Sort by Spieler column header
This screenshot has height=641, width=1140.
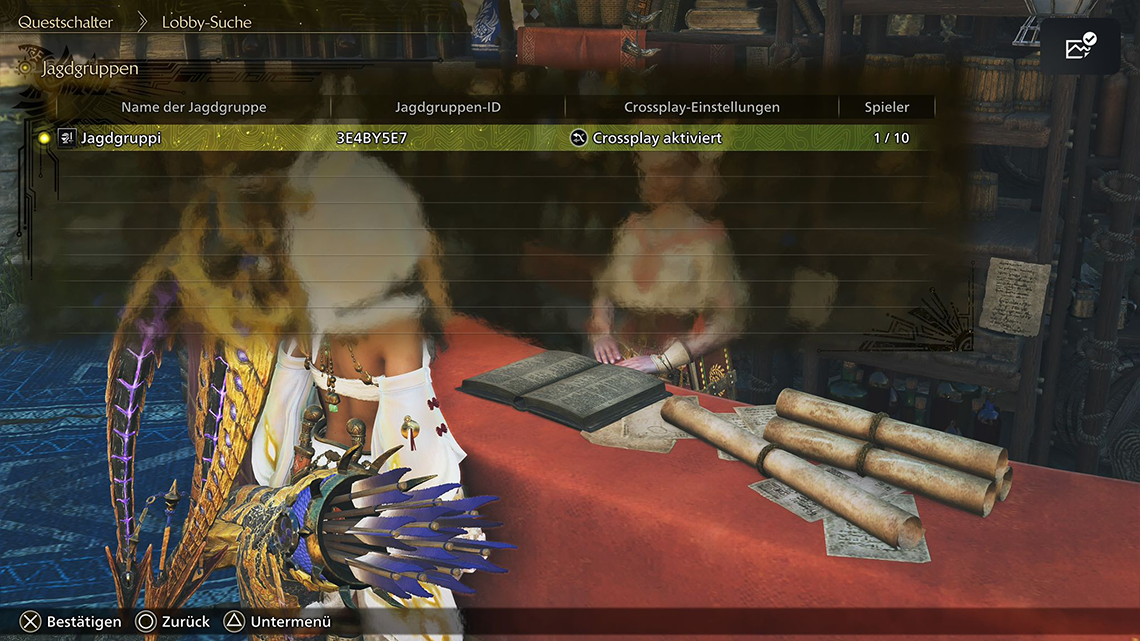click(887, 107)
